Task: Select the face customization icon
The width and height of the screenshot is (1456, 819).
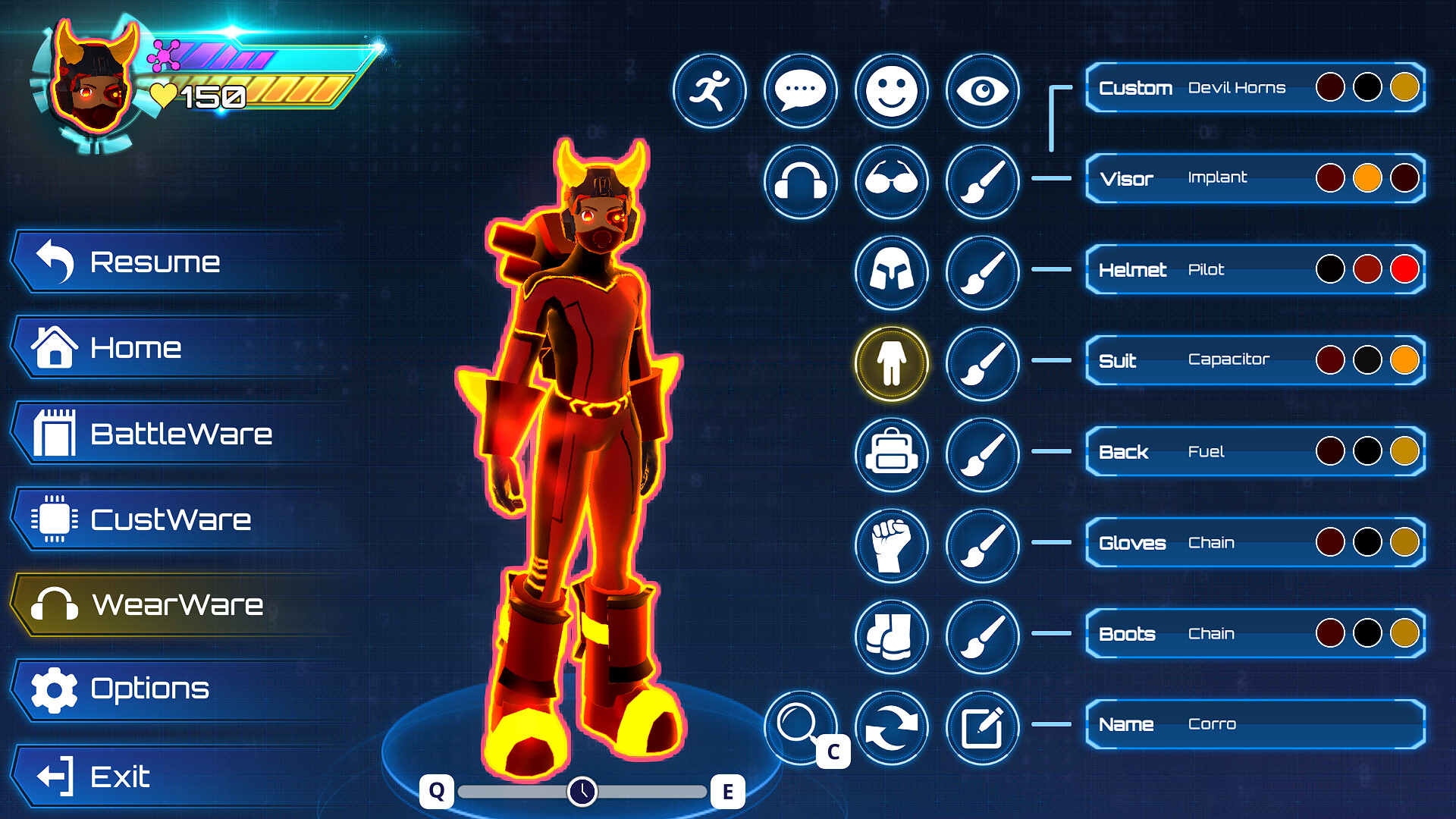Action: [891, 90]
